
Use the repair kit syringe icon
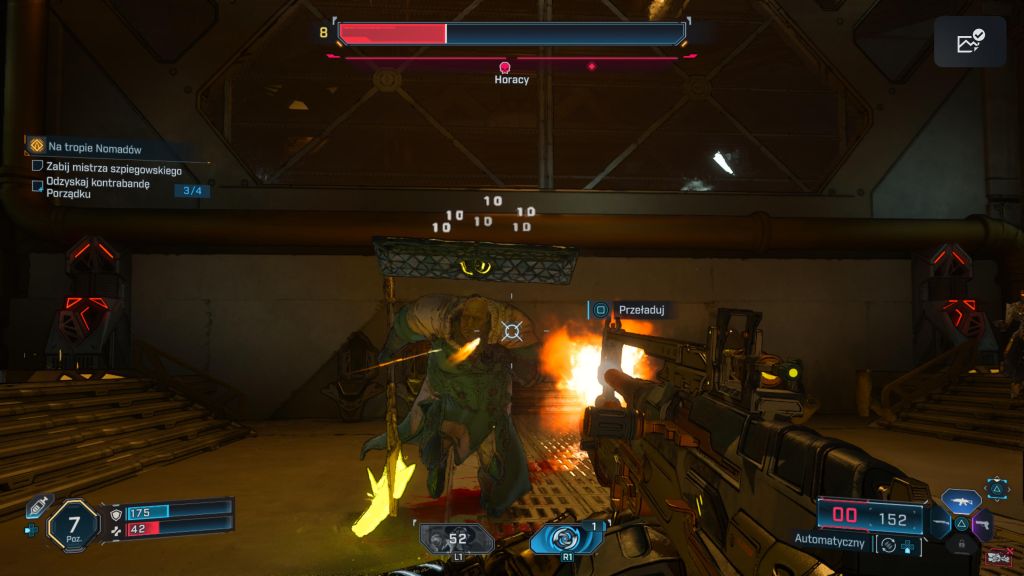[x=38, y=507]
